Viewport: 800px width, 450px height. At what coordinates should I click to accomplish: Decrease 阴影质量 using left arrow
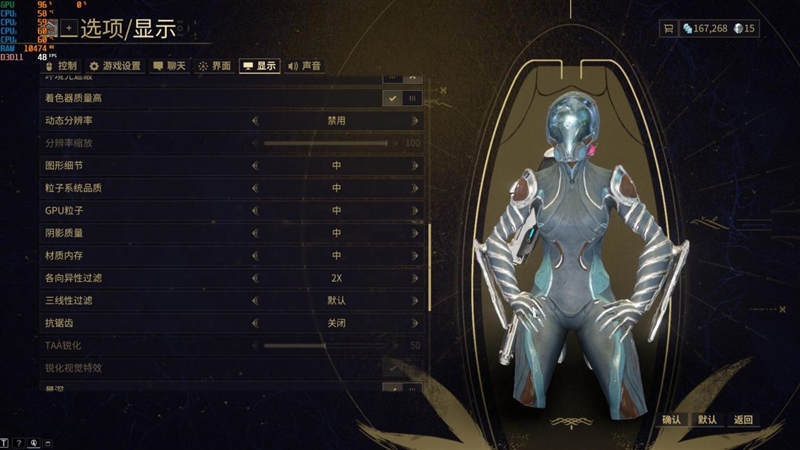pos(255,233)
